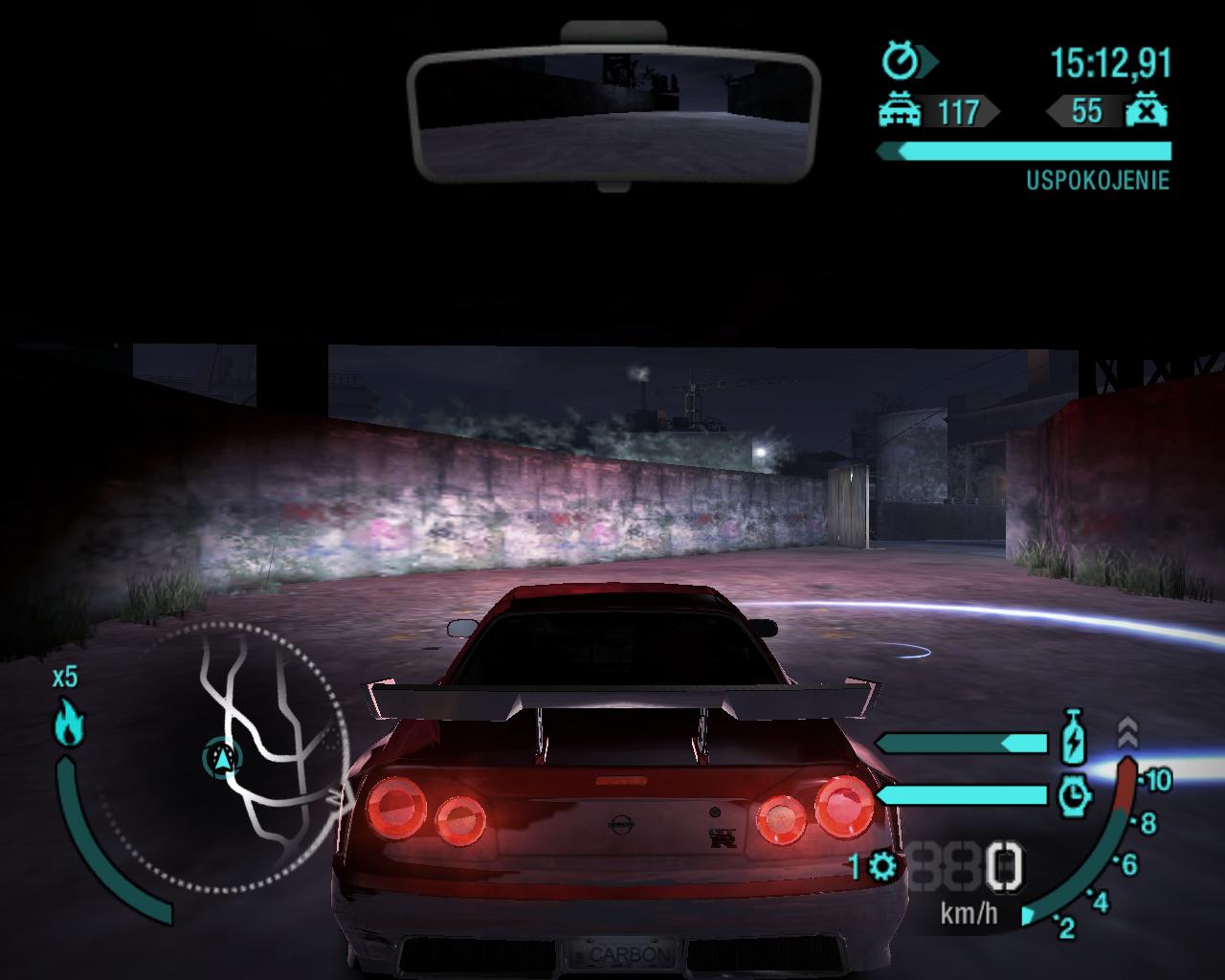Select the player arrow marker on minimap
Image resolution: width=1225 pixels, height=980 pixels.
click(x=224, y=759)
